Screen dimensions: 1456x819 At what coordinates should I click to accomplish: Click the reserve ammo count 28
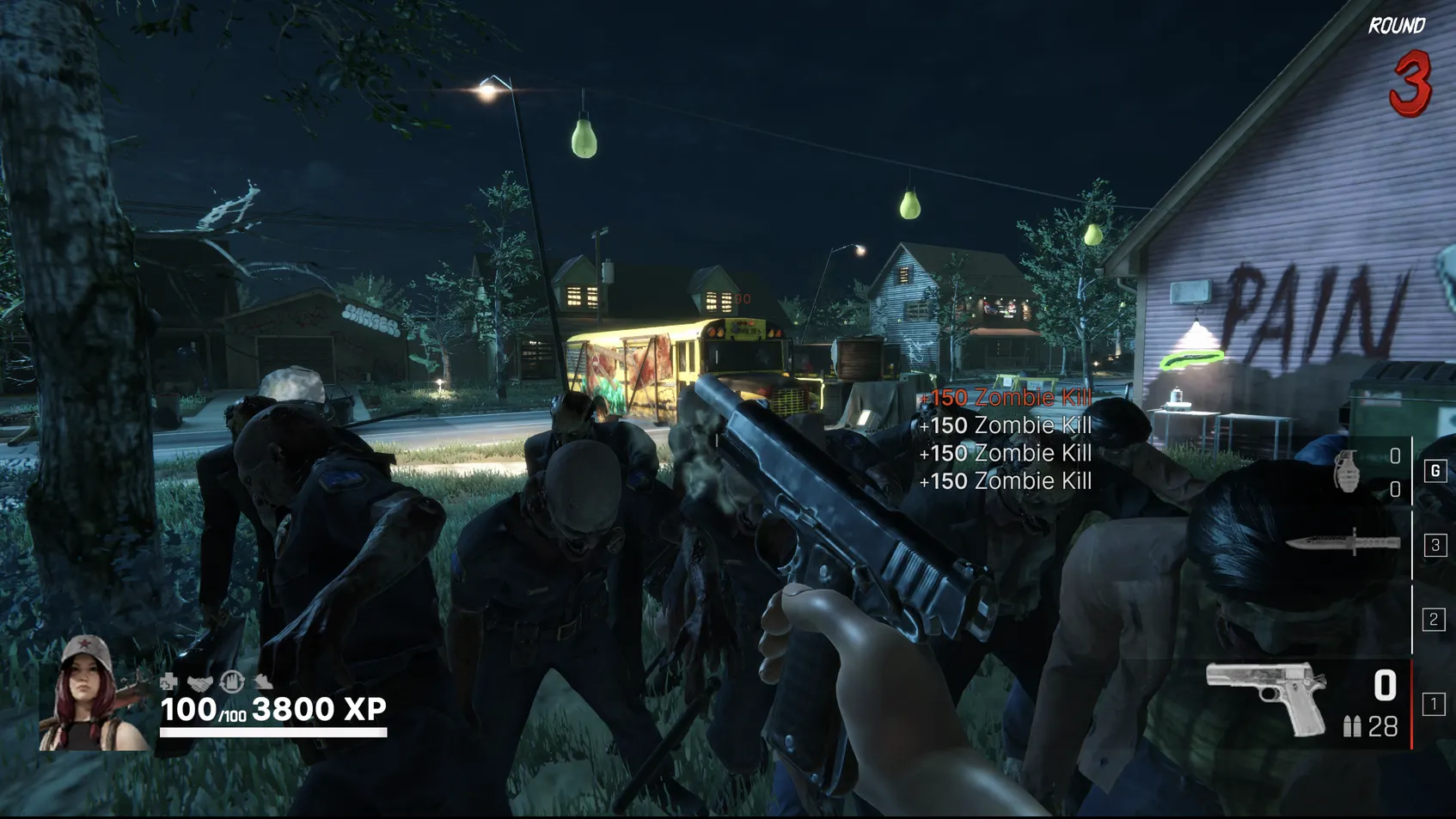pos(1381,726)
